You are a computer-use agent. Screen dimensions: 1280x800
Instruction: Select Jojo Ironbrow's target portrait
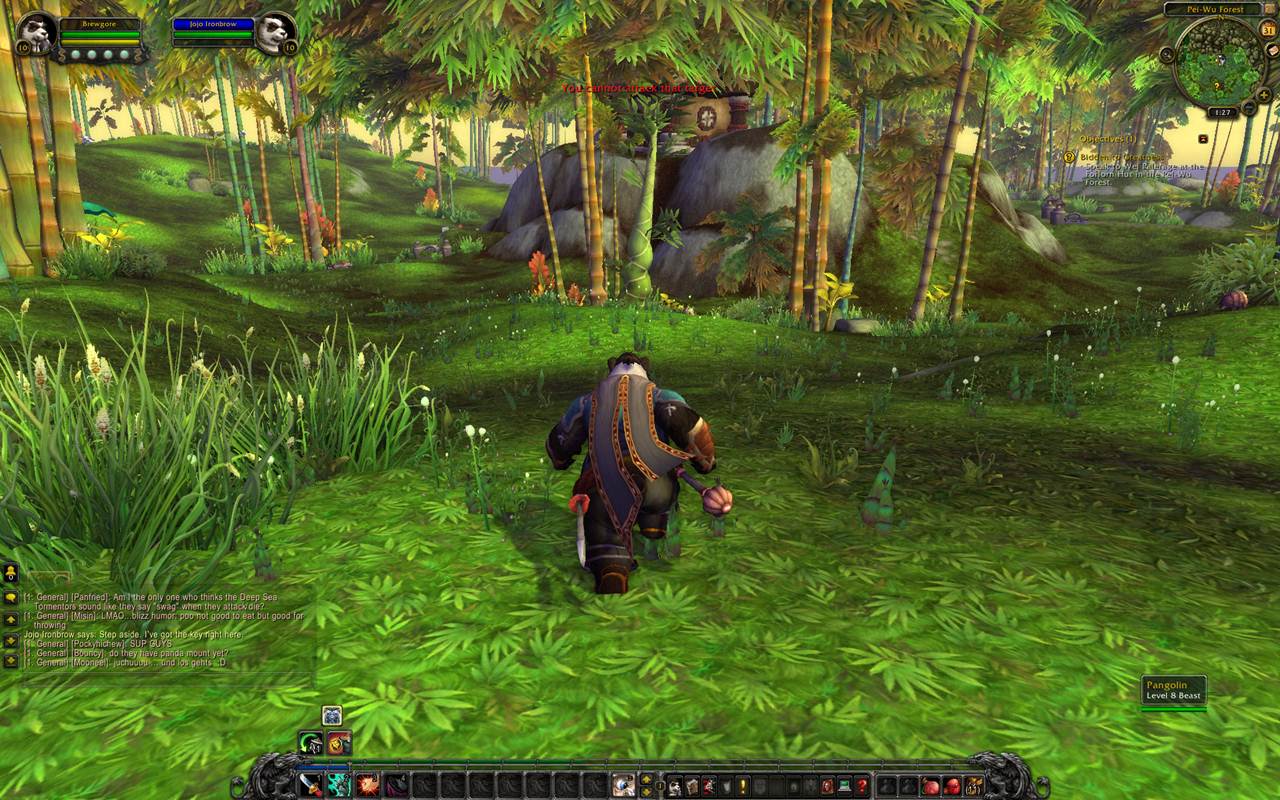coord(274,32)
